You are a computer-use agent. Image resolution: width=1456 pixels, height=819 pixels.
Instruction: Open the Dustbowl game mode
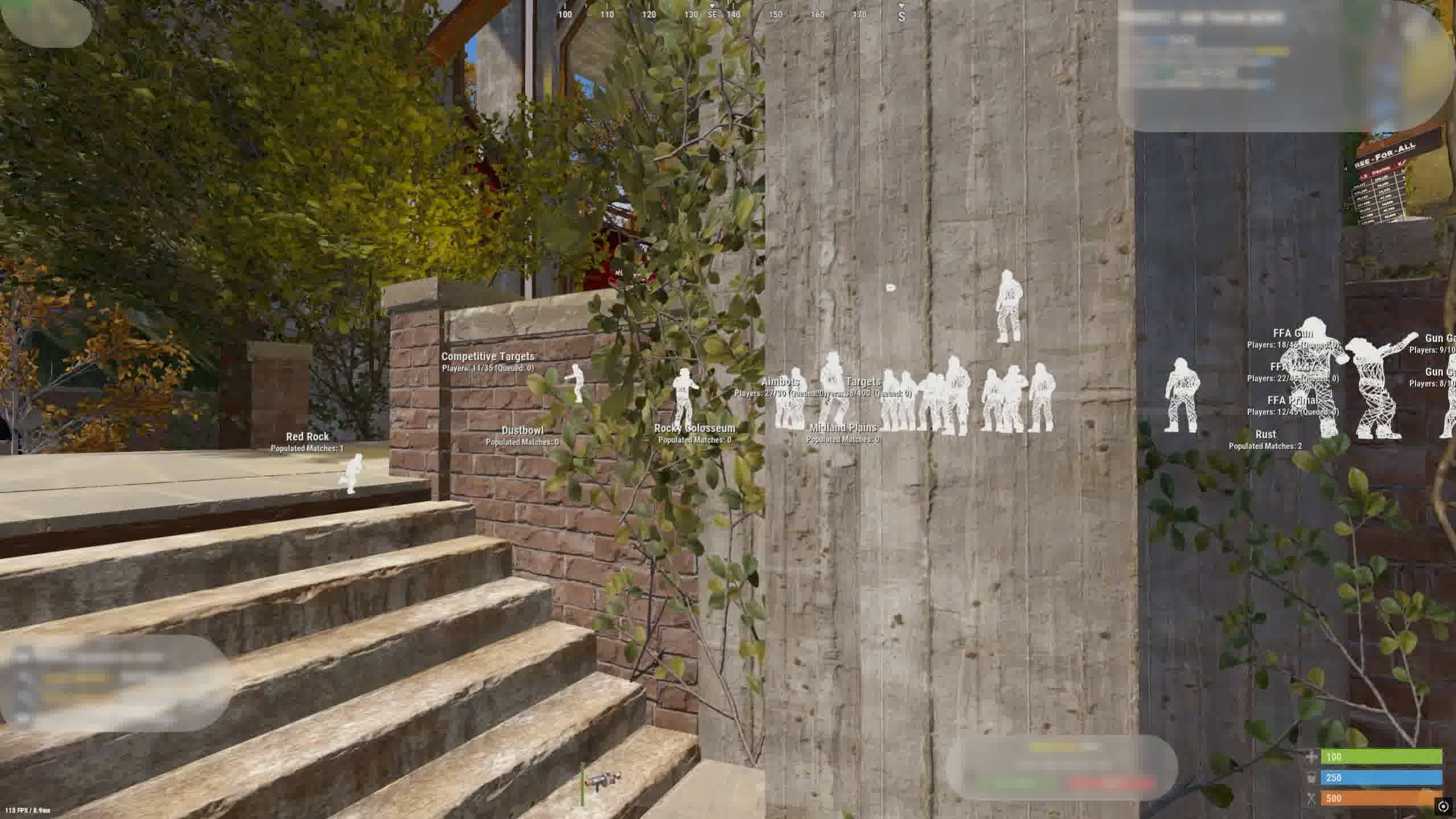click(521, 430)
